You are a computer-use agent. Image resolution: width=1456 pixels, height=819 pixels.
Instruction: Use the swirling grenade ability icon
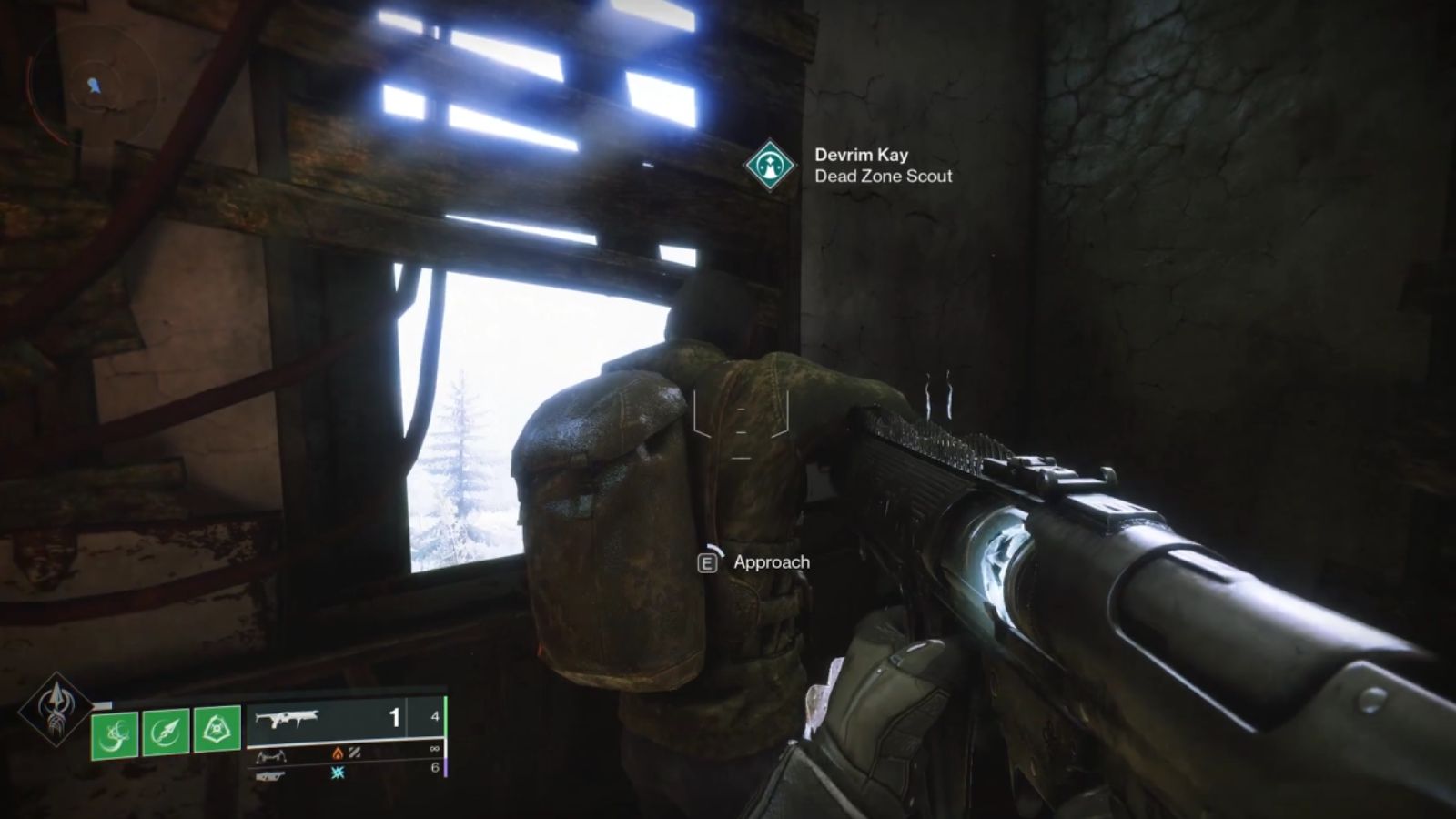click(x=115, y=733)
